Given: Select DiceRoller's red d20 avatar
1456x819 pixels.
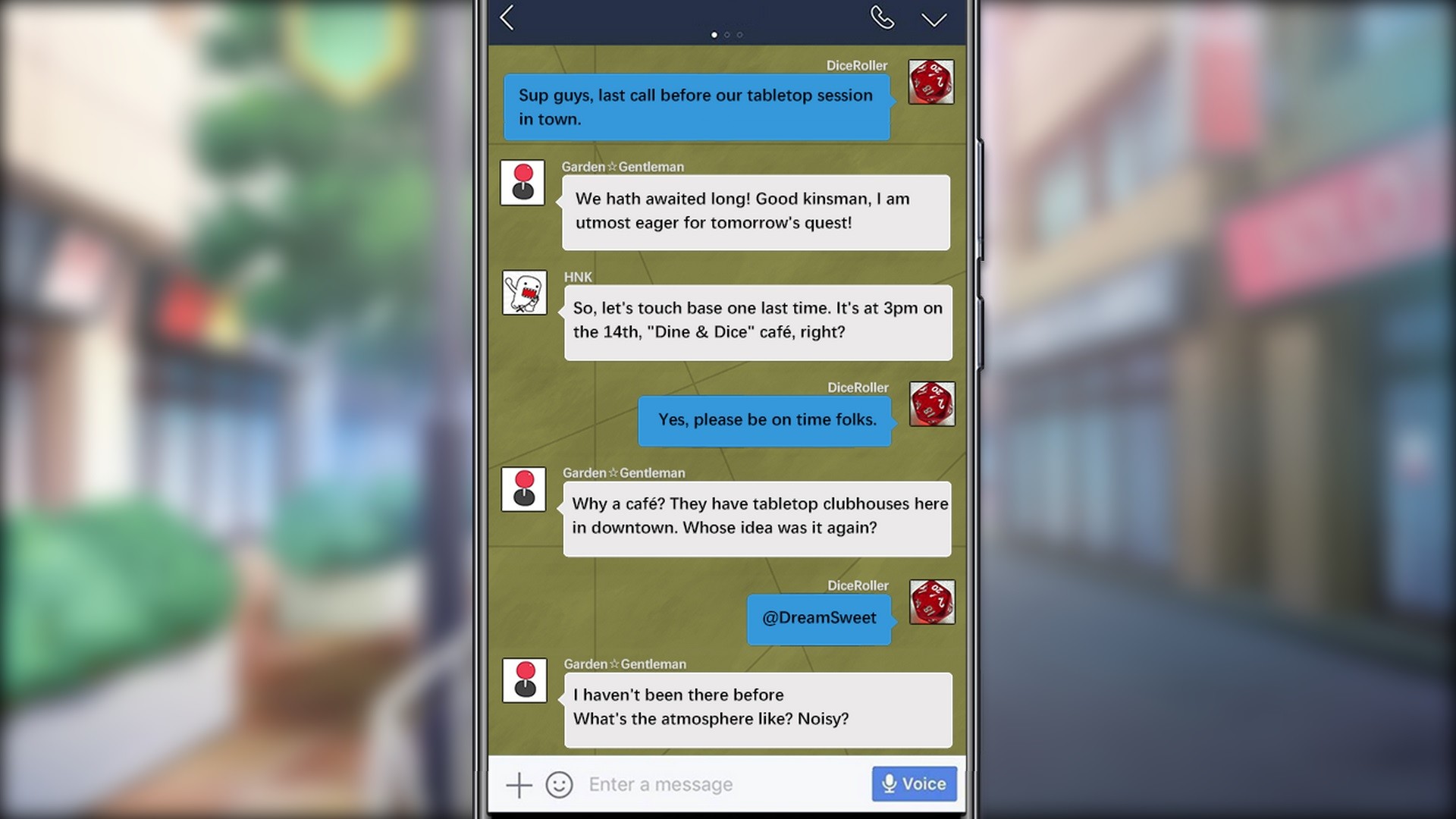Looking at the screenshot, I should click(x=932, y=81).
